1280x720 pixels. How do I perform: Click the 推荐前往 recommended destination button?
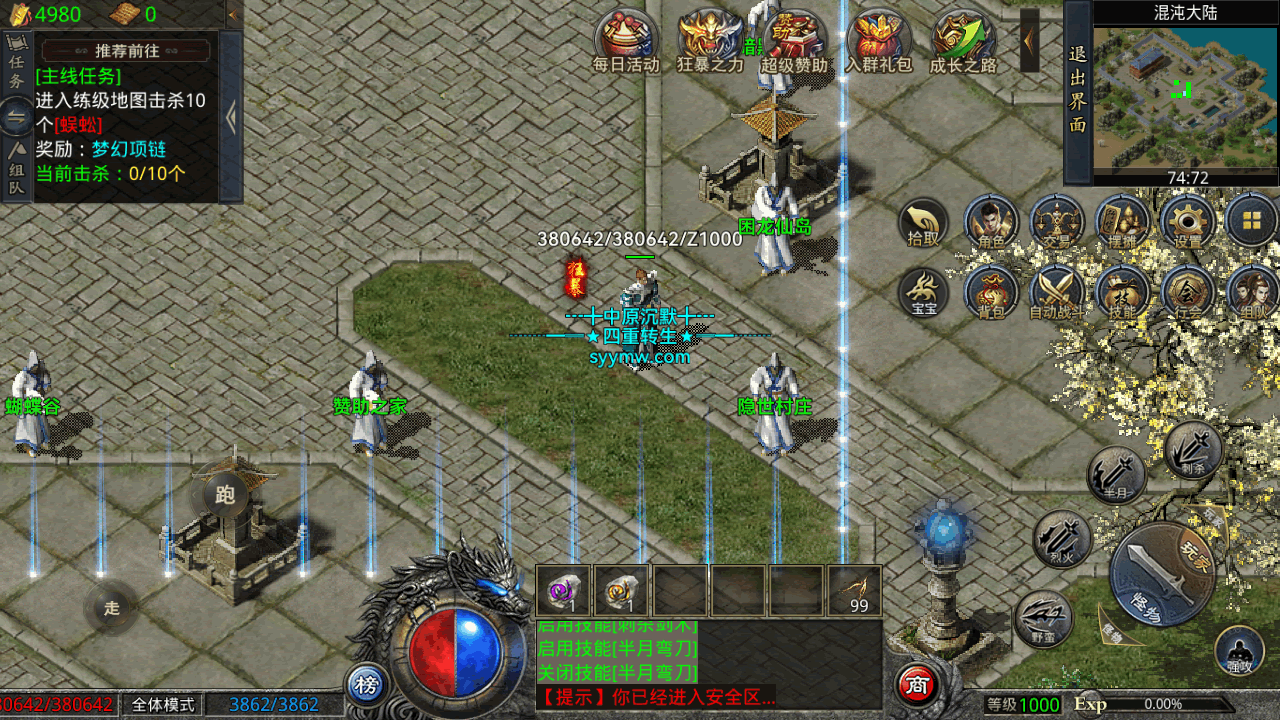pos(126,51)
